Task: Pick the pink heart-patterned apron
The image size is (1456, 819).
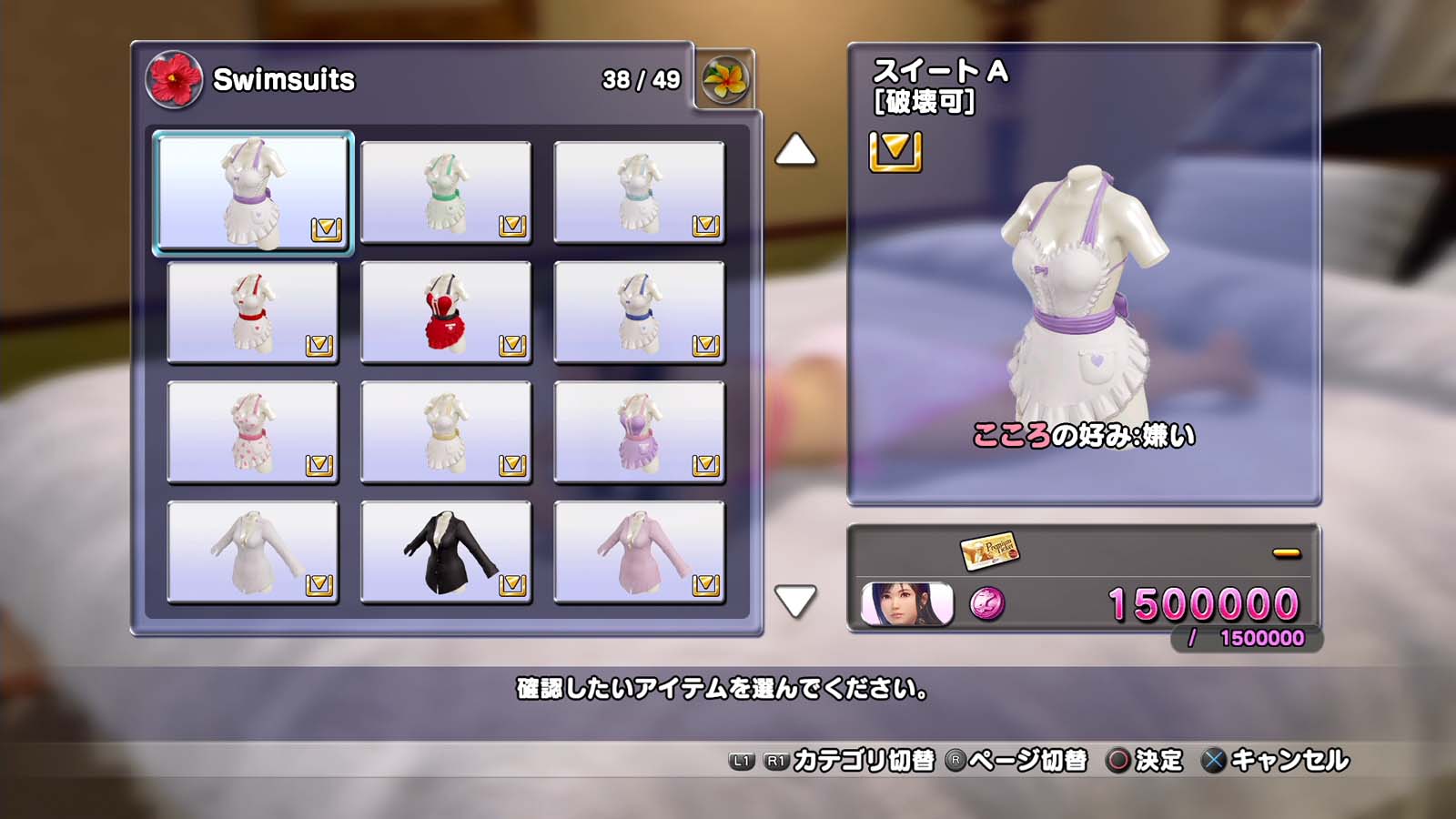Action: [x=253, y=432]
